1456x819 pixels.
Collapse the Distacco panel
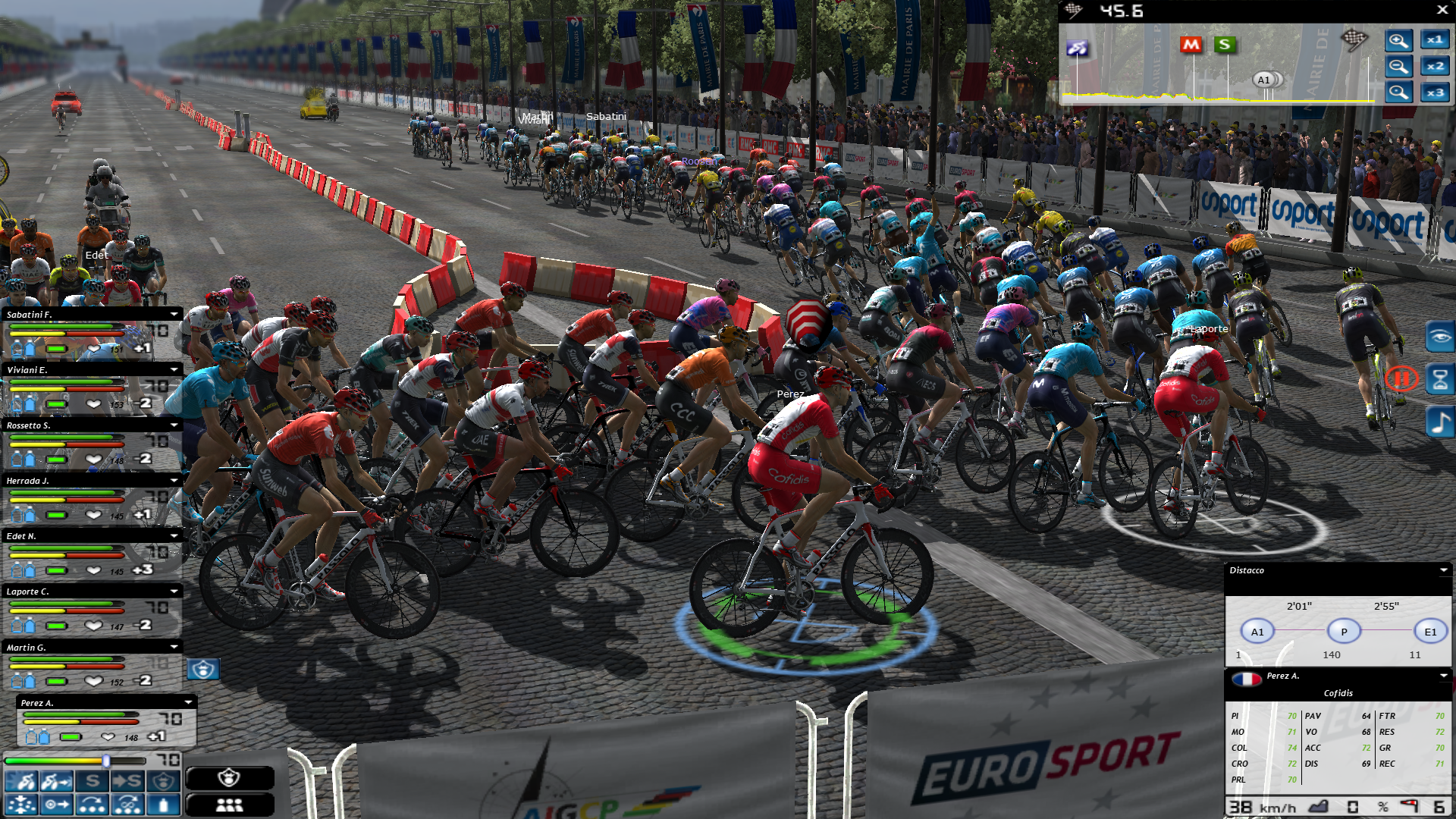pyautogui.click(x=1443, y=570)
